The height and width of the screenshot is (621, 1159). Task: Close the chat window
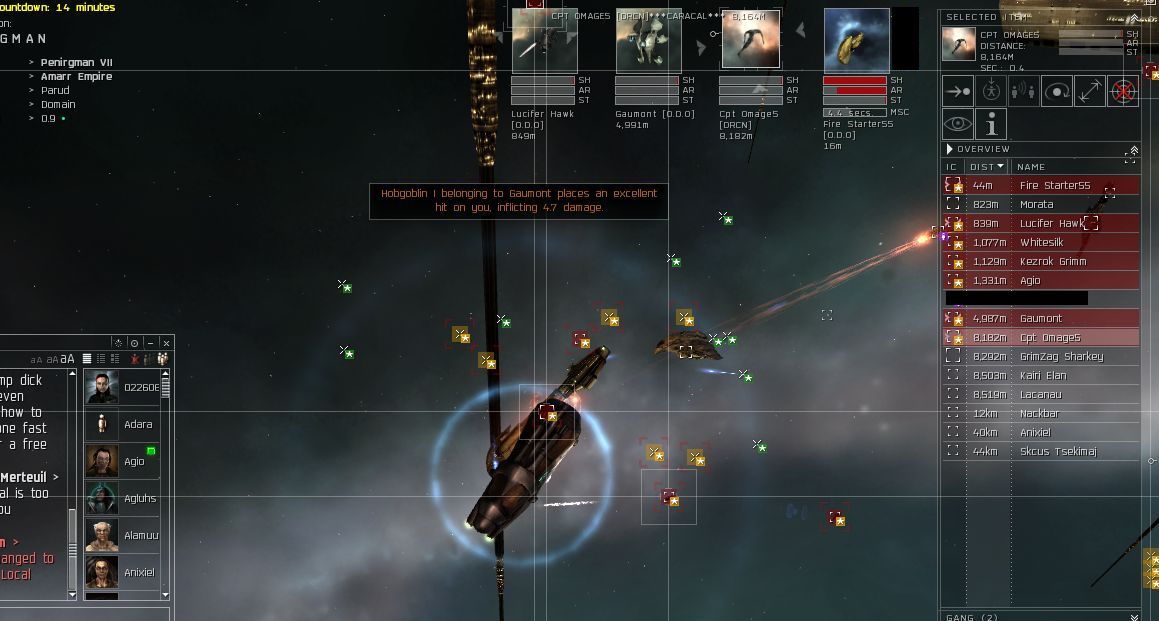[166, 343]
